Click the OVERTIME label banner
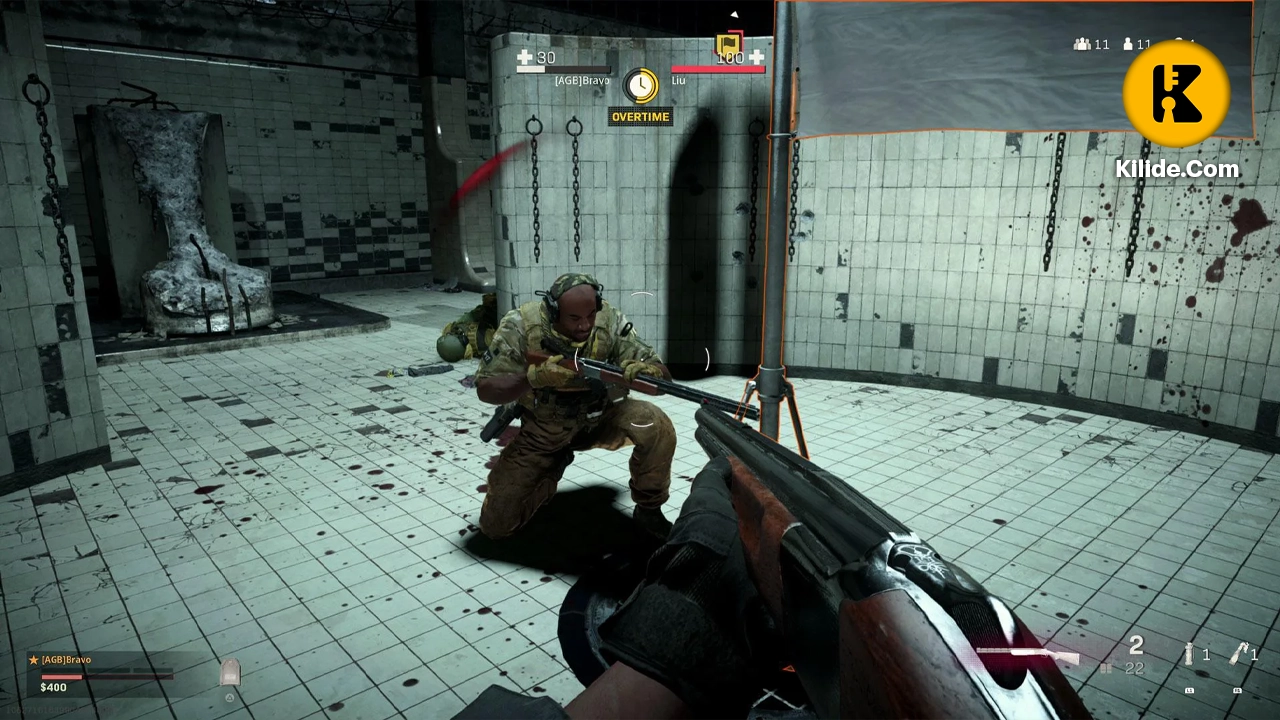Viewport: 1280px width, 720px height. tap(640, 117)
